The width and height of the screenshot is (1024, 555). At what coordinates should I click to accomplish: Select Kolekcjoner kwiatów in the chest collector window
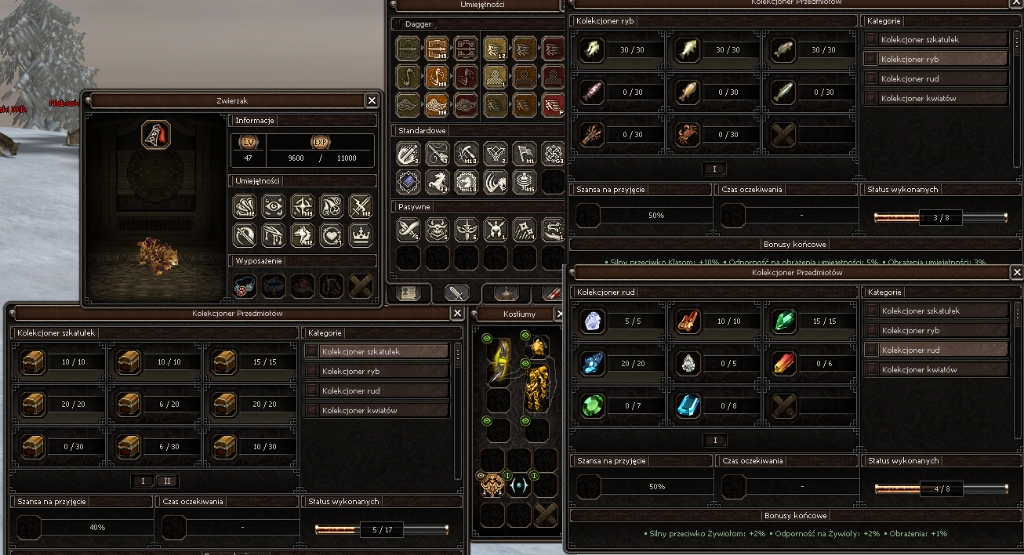tap(376, 410)
